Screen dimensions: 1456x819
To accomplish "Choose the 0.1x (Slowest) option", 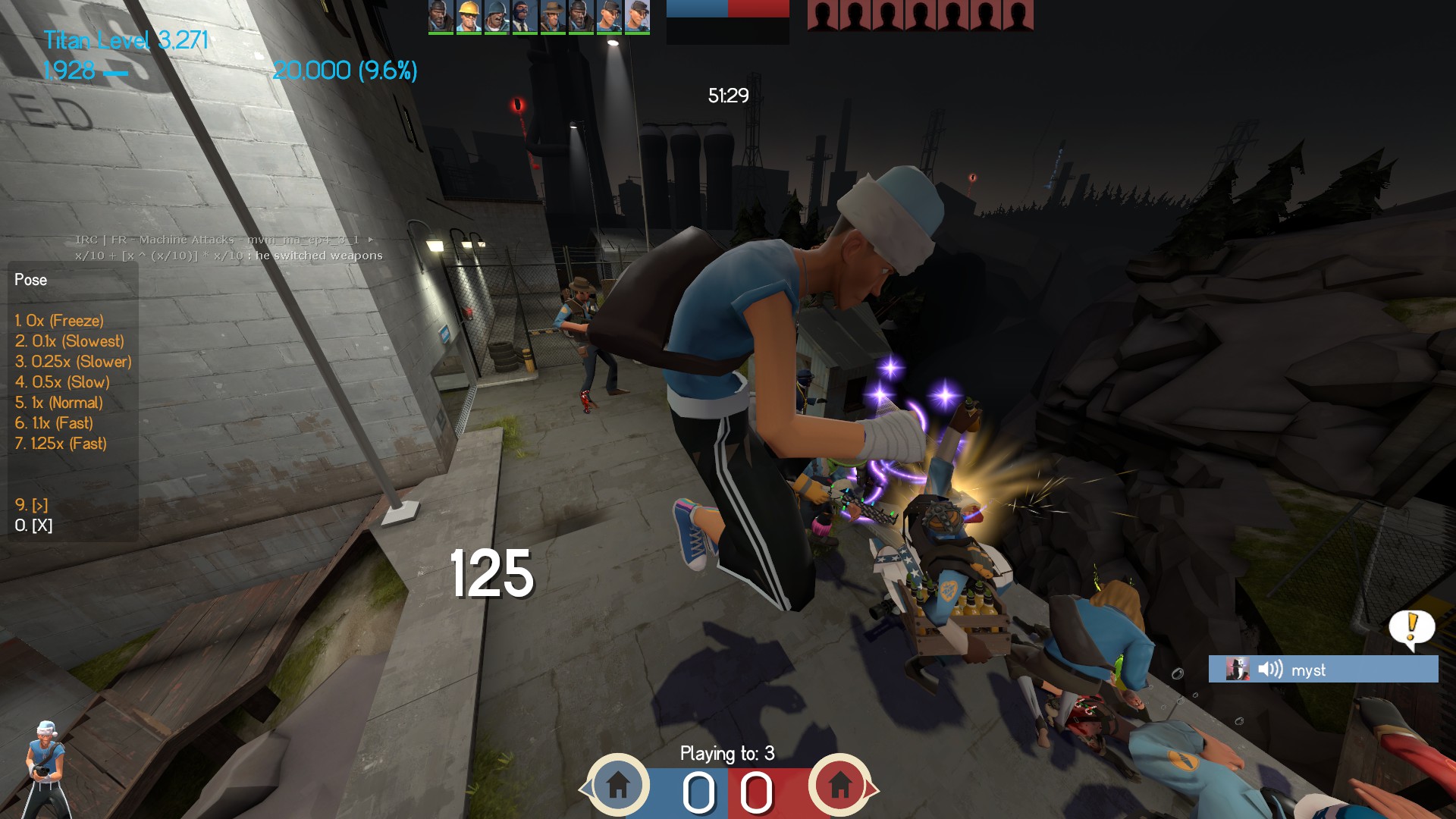I will (69, 341).
